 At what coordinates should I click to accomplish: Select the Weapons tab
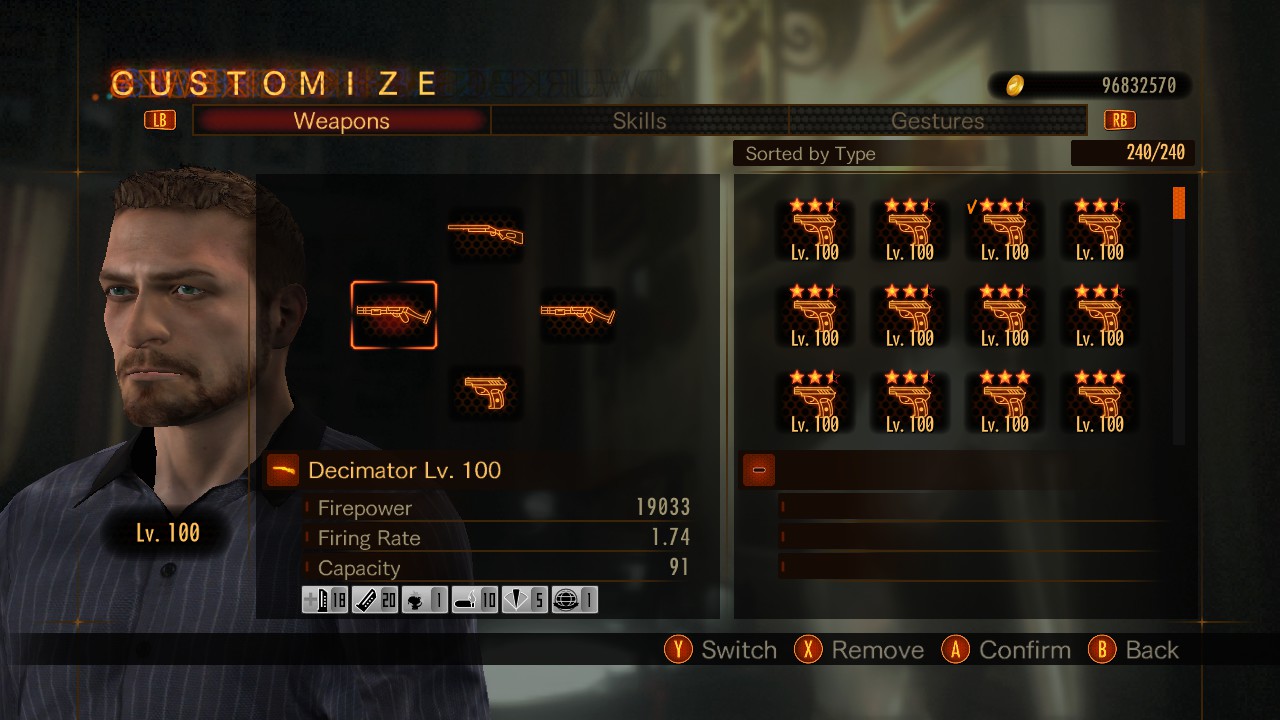pos(341,121)
